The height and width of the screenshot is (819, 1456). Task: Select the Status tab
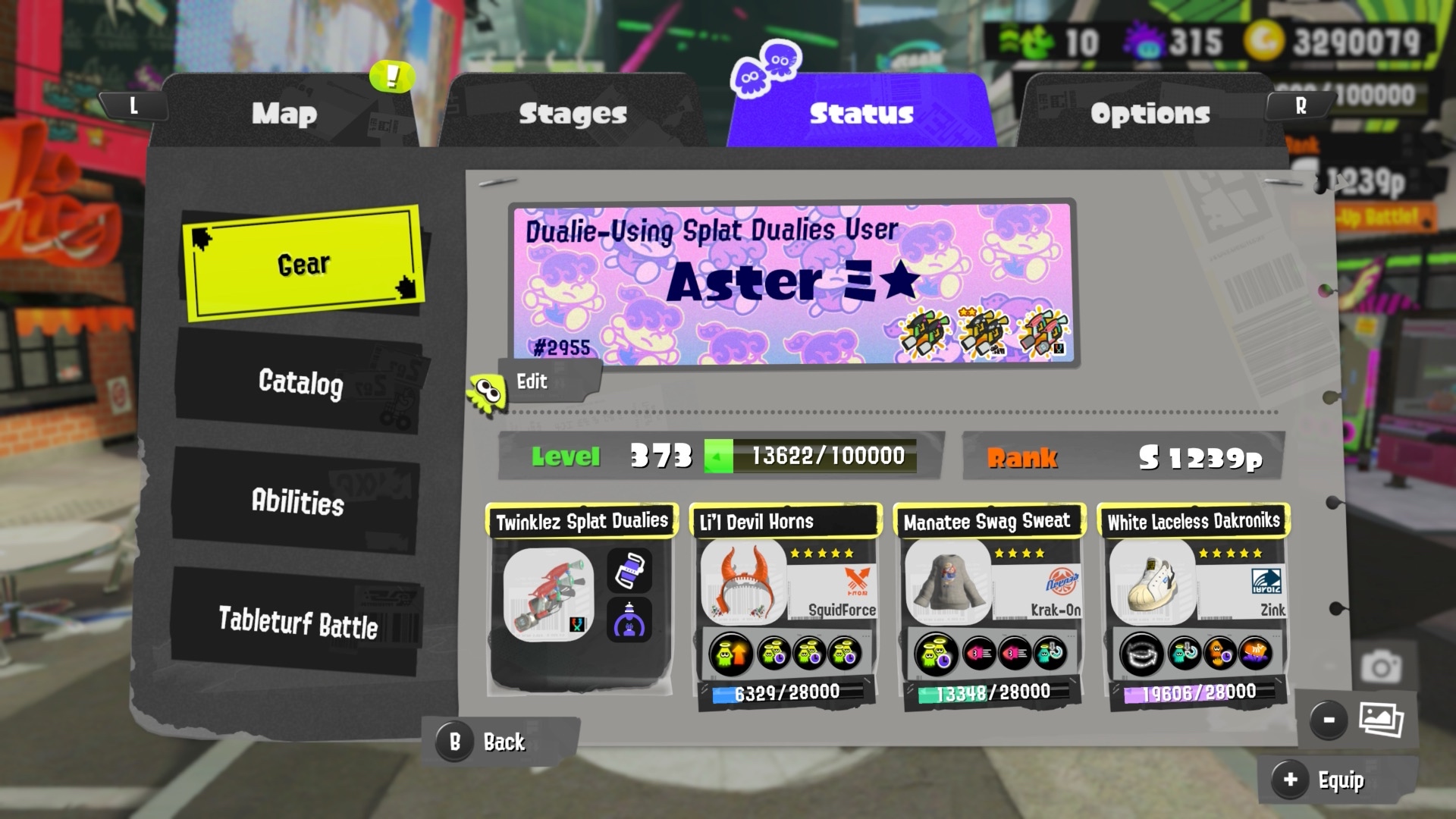[x=861, y=114]
